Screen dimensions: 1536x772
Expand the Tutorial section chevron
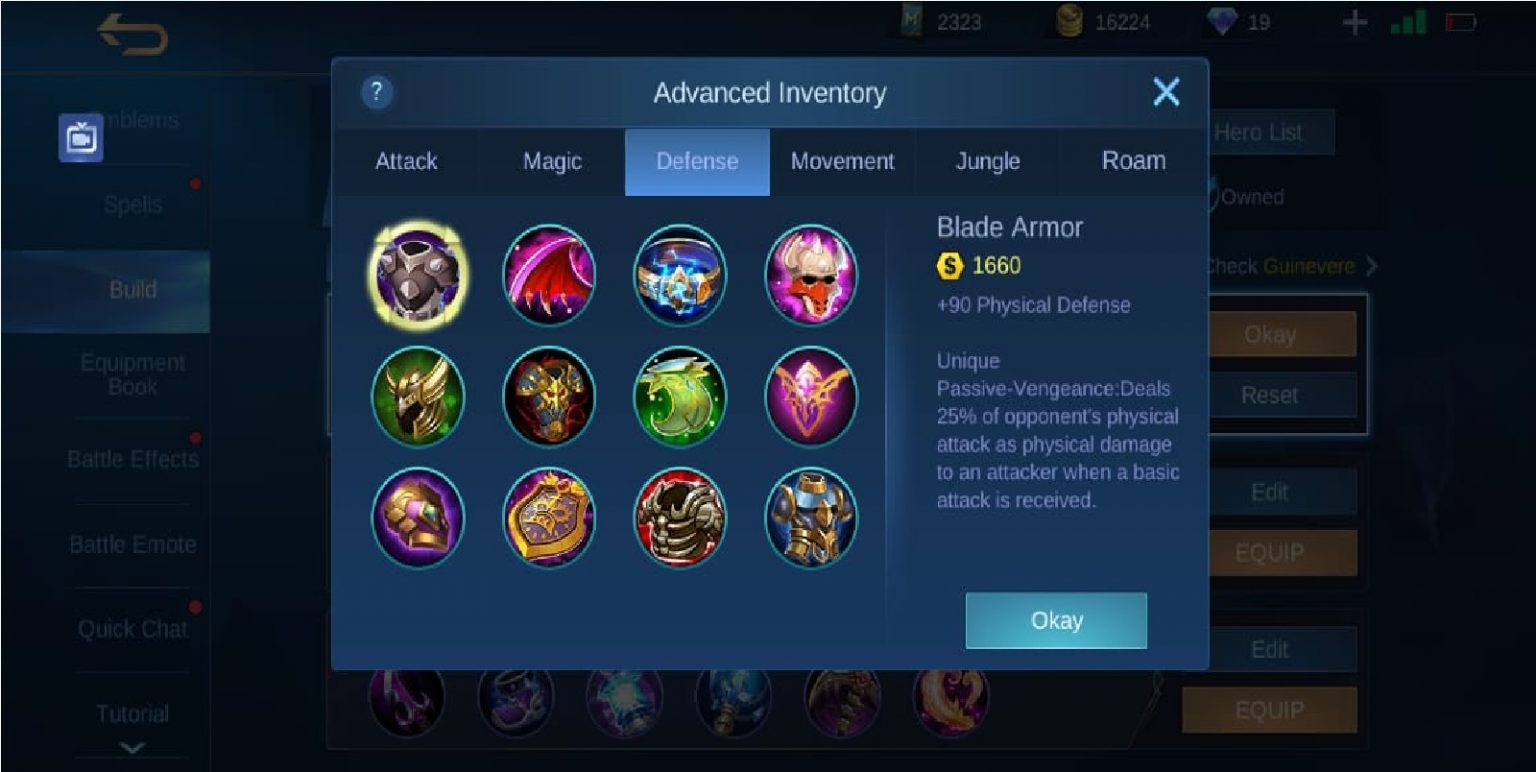pyautogui.click(x=133, y=744)
